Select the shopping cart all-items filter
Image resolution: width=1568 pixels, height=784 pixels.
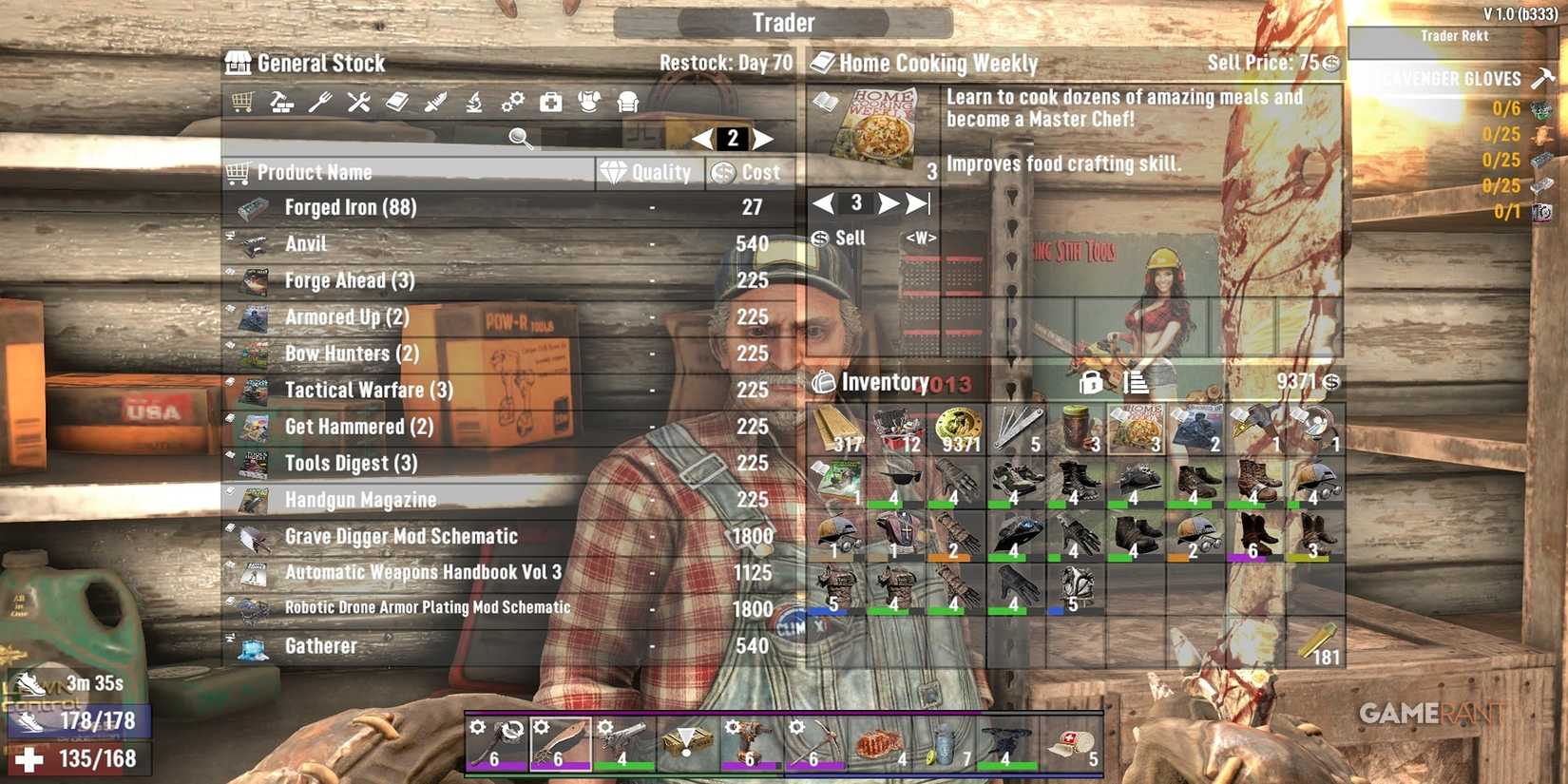pos(243,100)
